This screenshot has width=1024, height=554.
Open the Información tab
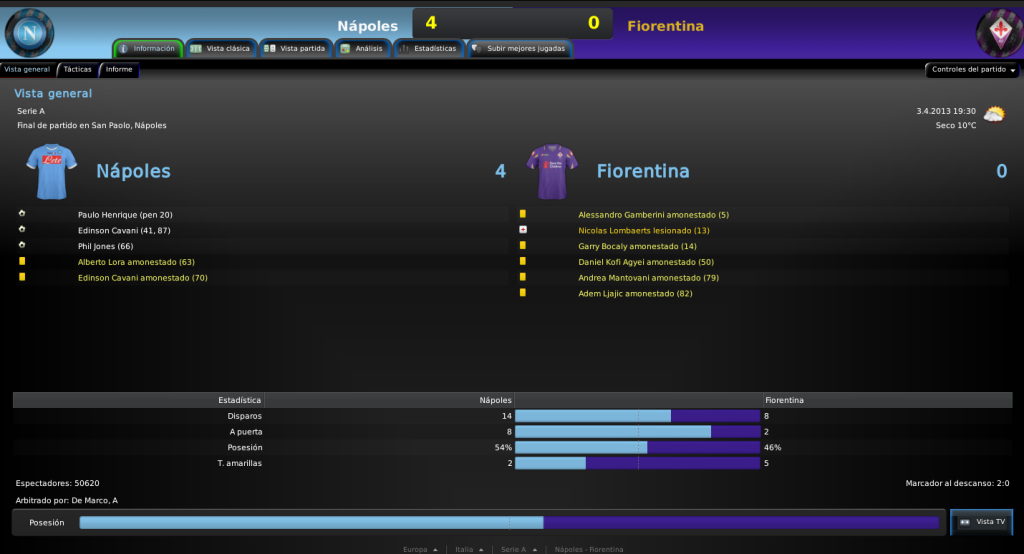[148, 48]
